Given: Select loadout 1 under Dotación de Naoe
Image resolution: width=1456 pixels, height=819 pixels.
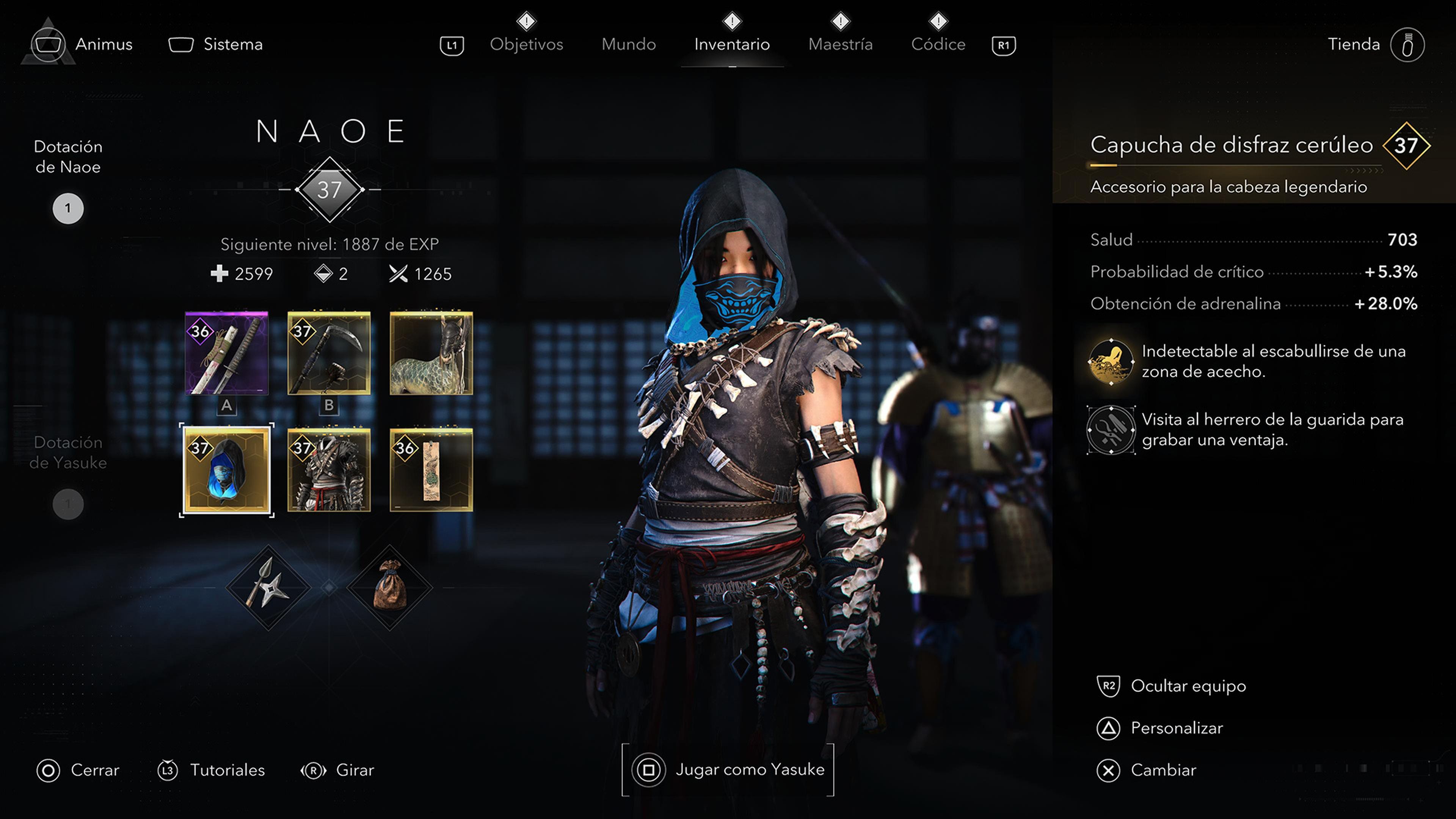Looking at the screenshot, I should pyautogui.click(x=68, y=208).
